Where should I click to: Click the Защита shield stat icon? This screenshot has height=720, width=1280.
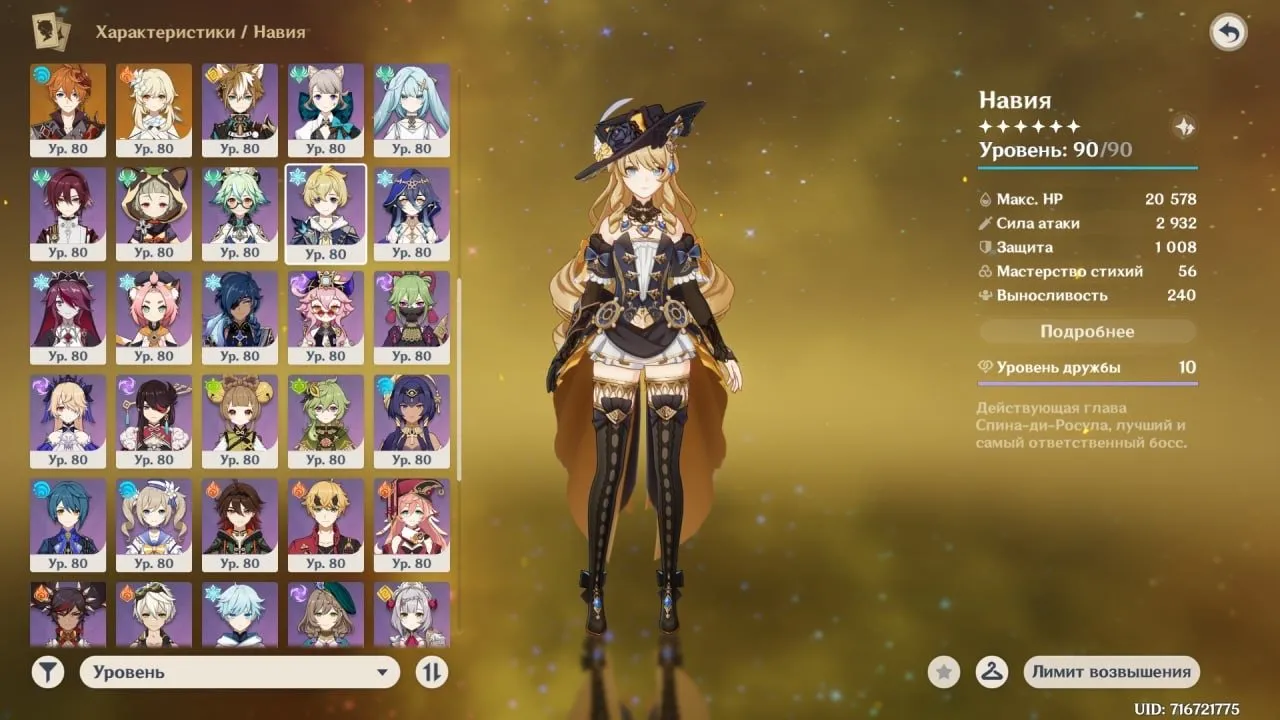coord(986,247)
